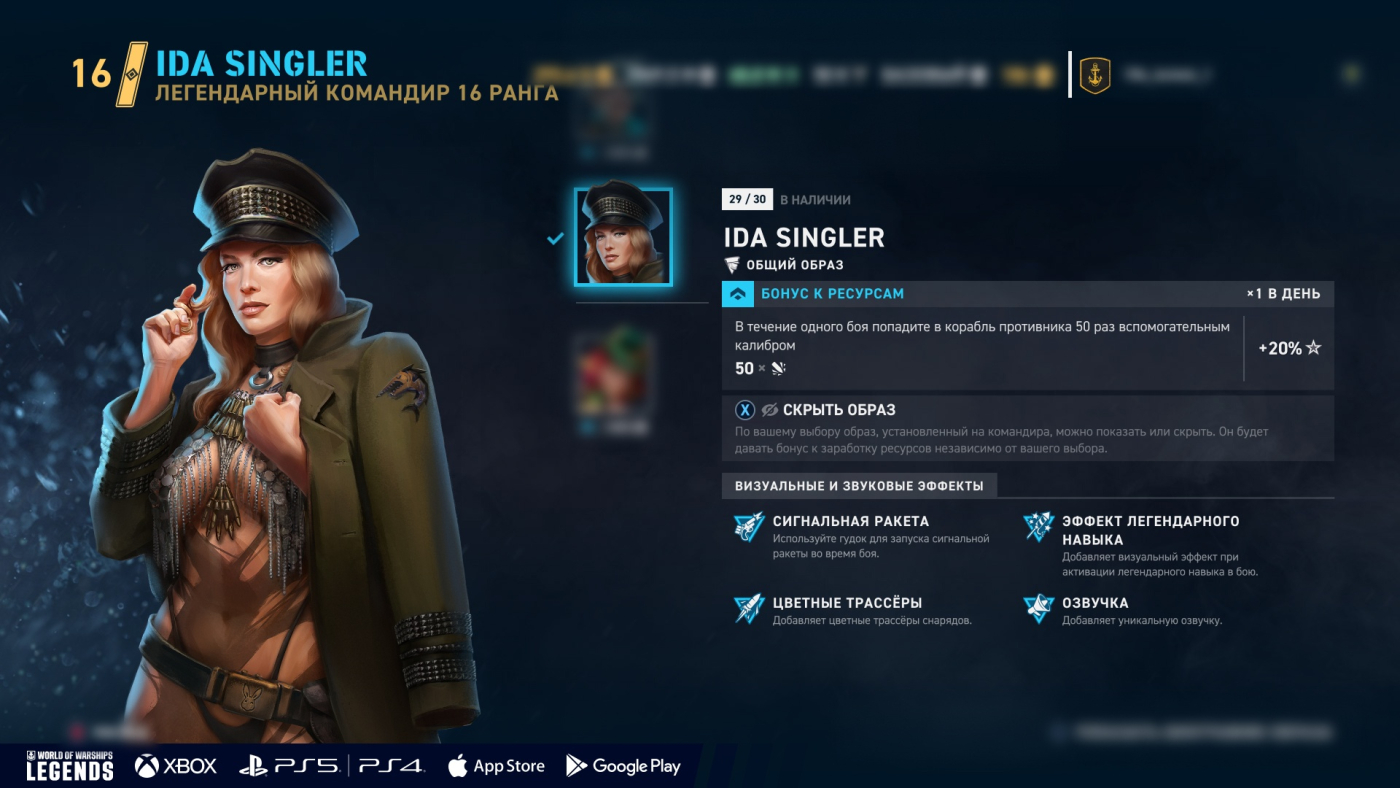Image resolution: width=1400 pixels, height=788 pixels.
Task: Click the Озвучка voiceover effect icon
Action: [1039, 608]
